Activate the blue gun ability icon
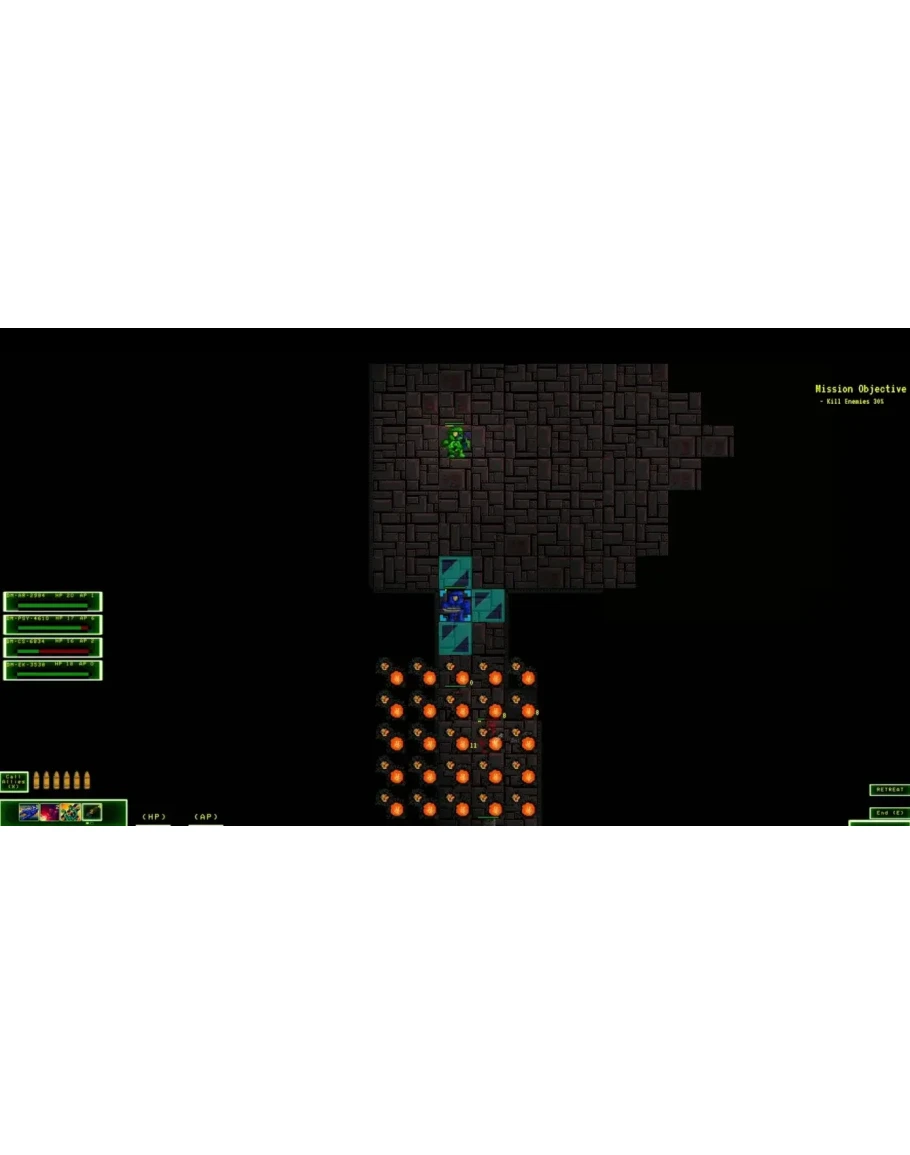Viewport: 910px width, 1155px height. 28,812
